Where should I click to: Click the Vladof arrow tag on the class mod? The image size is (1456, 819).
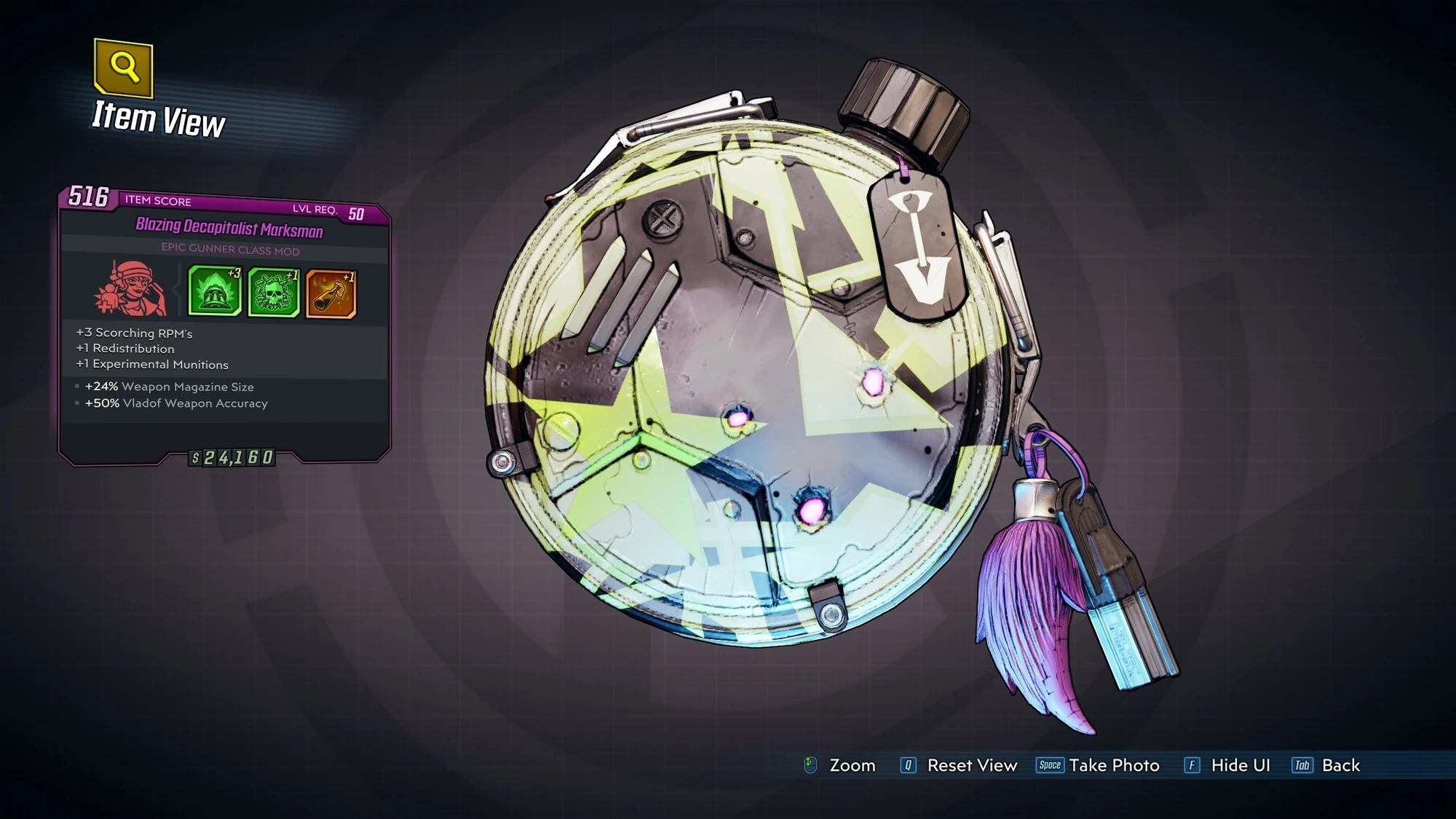917,248
